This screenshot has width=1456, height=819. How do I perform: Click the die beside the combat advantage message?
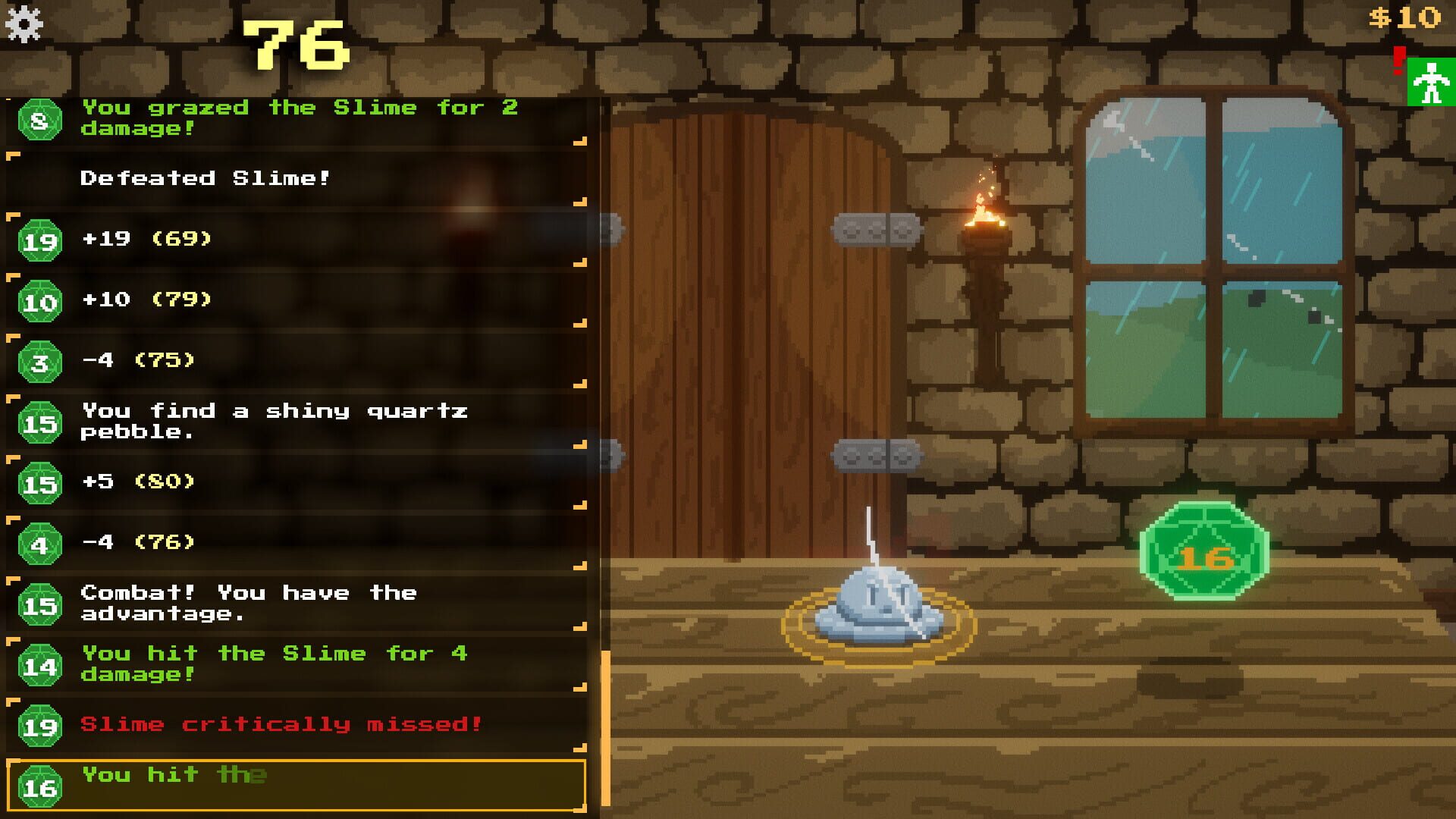coord(42,603)
